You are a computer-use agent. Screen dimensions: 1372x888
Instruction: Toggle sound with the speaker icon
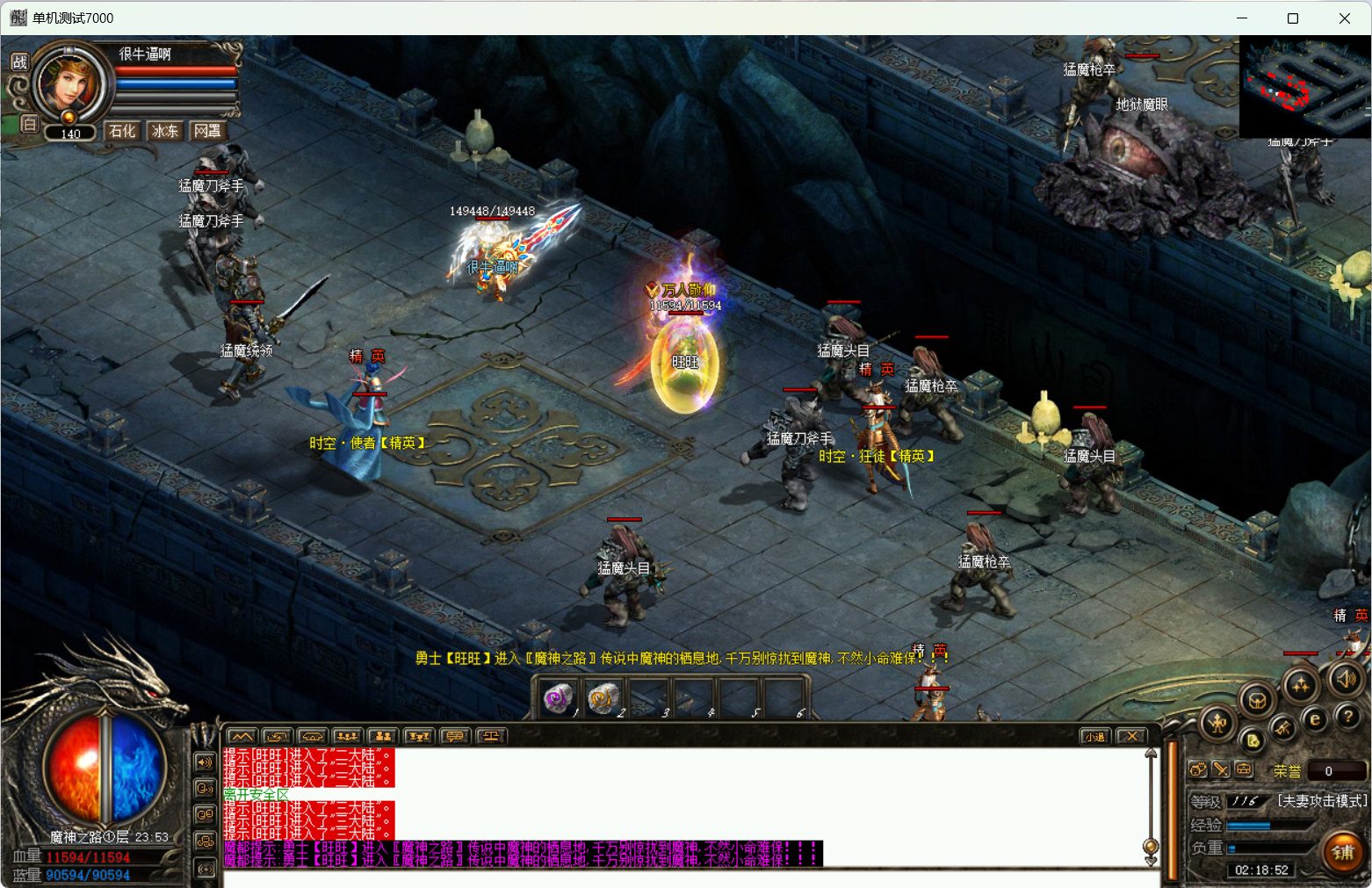pos(1345,678)
